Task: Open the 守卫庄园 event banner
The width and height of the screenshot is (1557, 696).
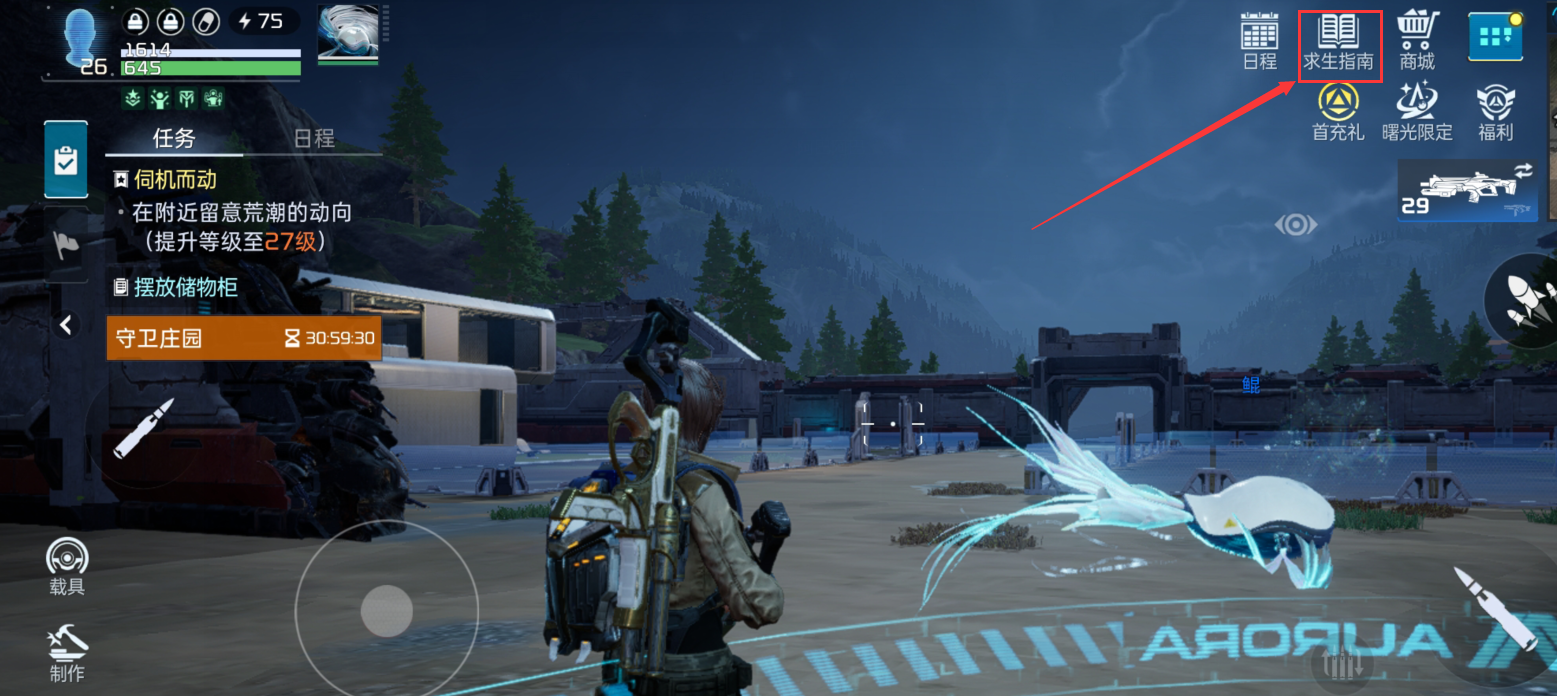Action: (x=243, y=338)
